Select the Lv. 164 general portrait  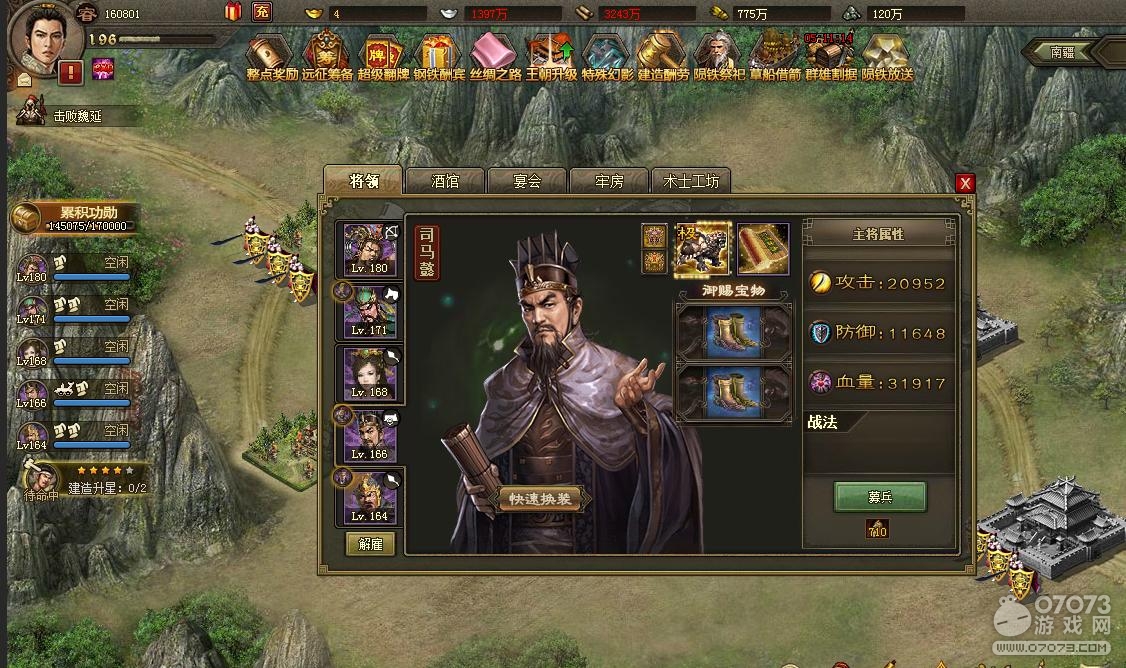[x=369, y=496]
